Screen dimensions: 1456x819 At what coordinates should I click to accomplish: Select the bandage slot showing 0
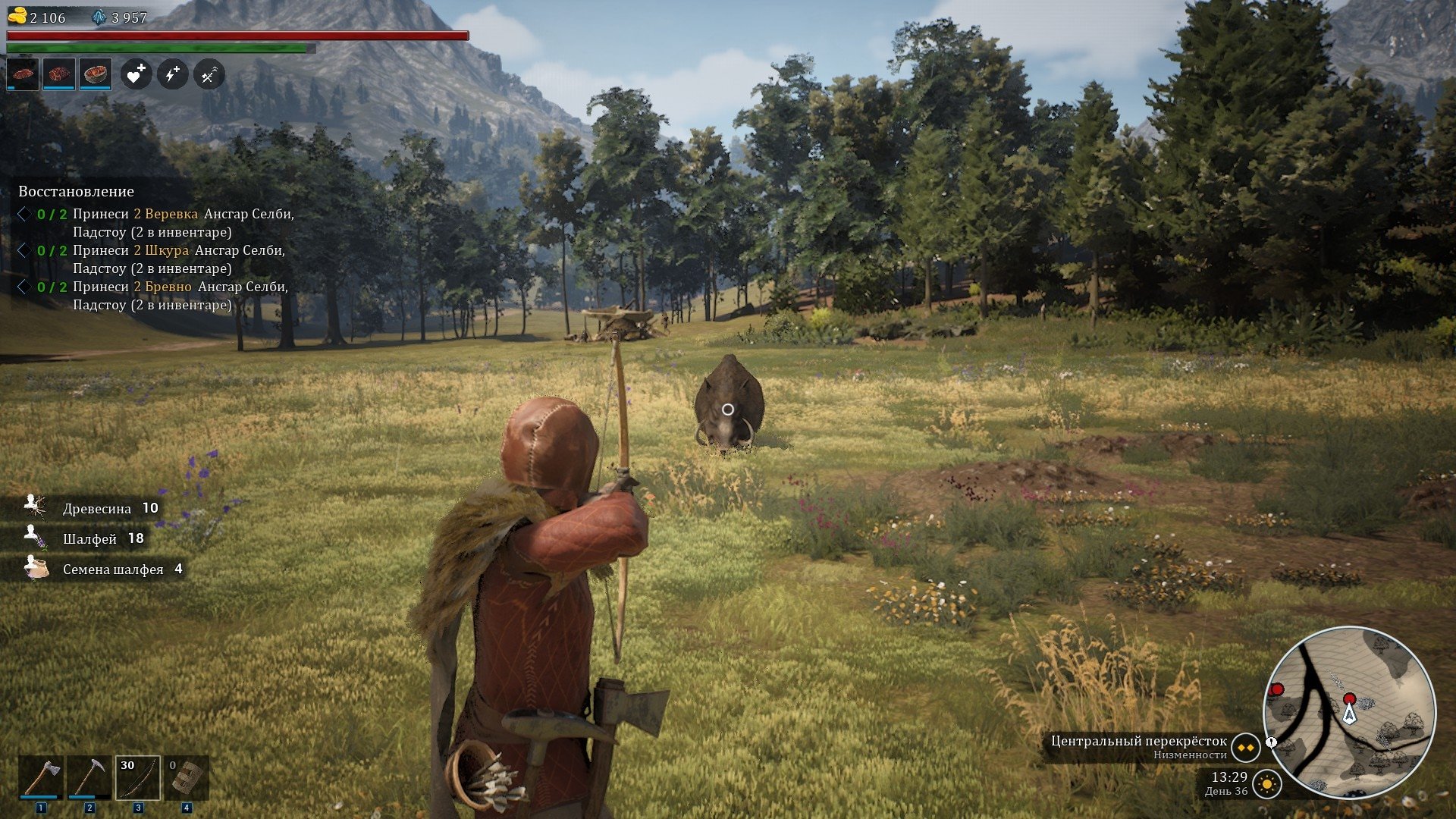pyautogui.click(x=187, y=777)
